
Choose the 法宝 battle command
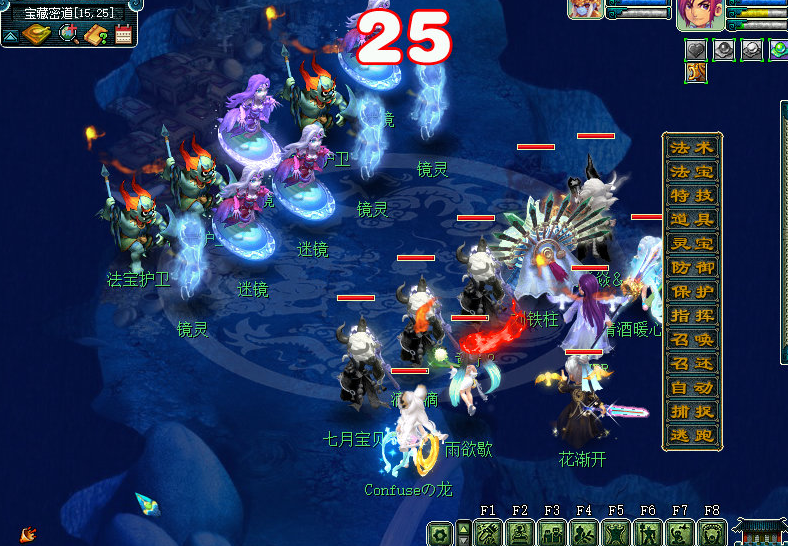(x=692, y=172)
